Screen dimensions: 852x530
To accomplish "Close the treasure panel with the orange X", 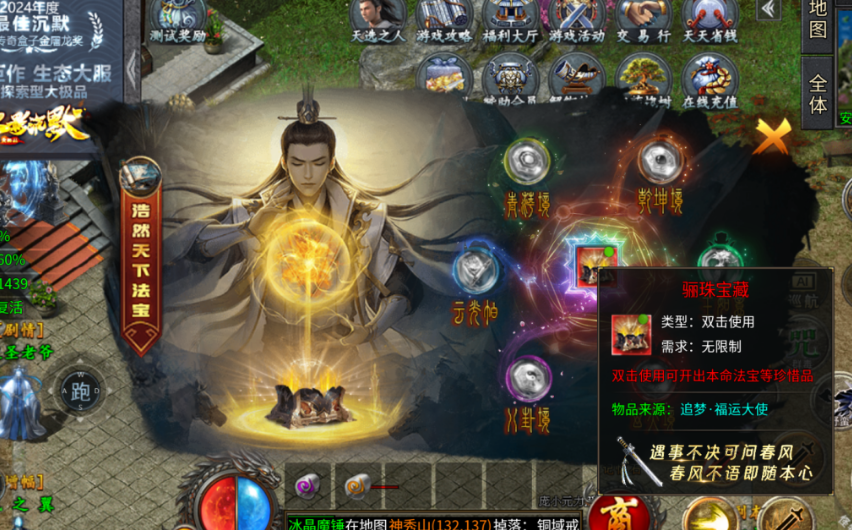I will [x=772, y=136].
